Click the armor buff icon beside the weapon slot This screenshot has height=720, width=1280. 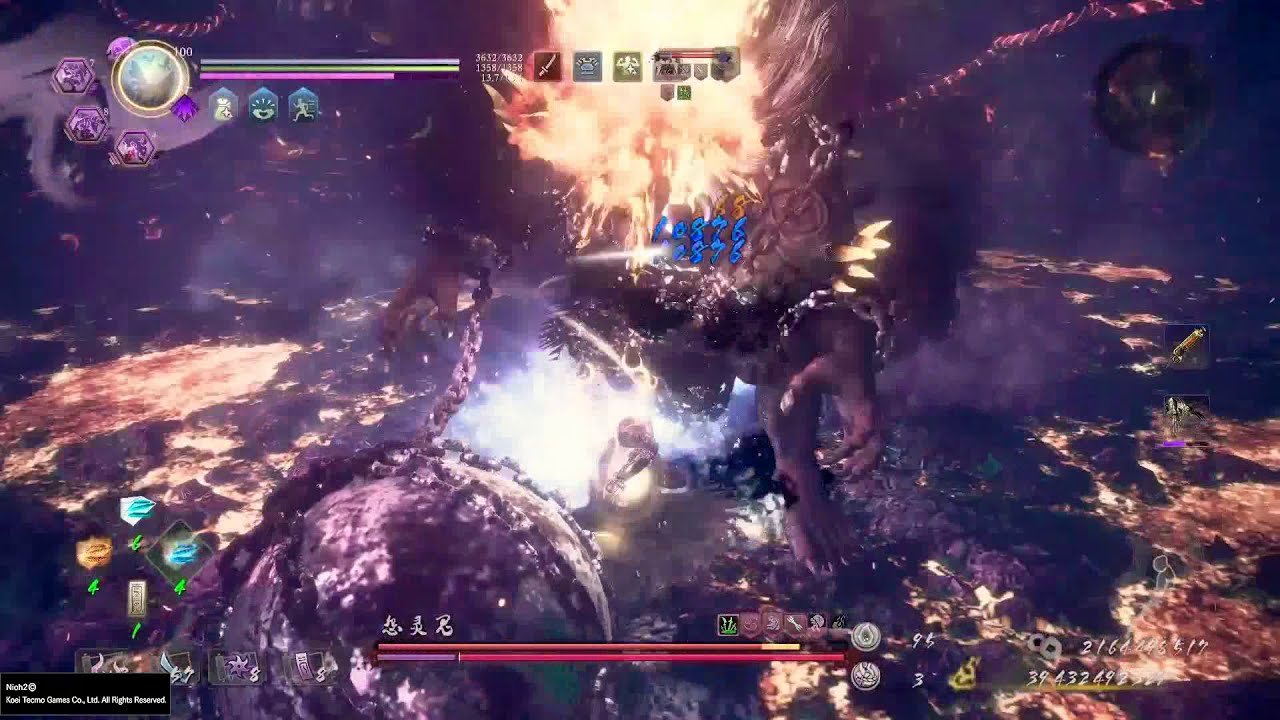(x=588, y=66)
